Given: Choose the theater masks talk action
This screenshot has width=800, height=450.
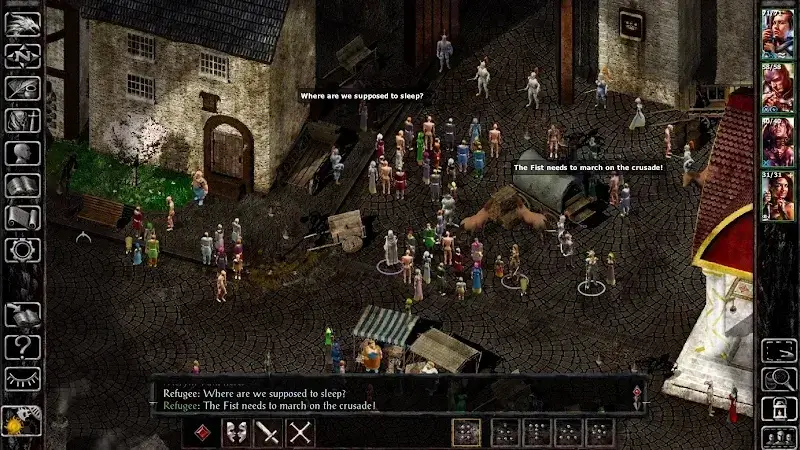Looking at the screenshot, I should (x=237, y=432).
